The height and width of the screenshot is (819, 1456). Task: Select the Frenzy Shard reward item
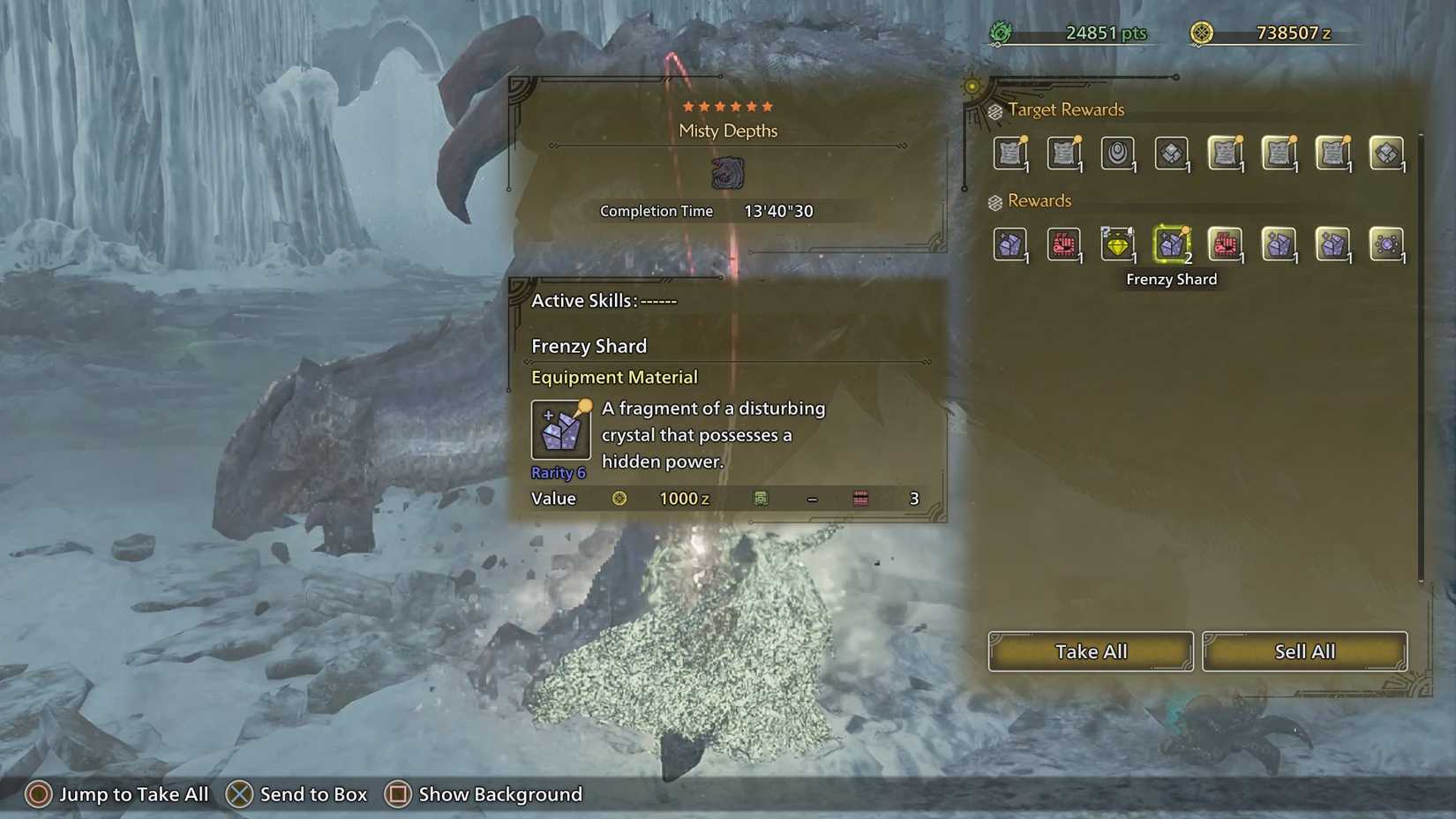point(1172,245)
